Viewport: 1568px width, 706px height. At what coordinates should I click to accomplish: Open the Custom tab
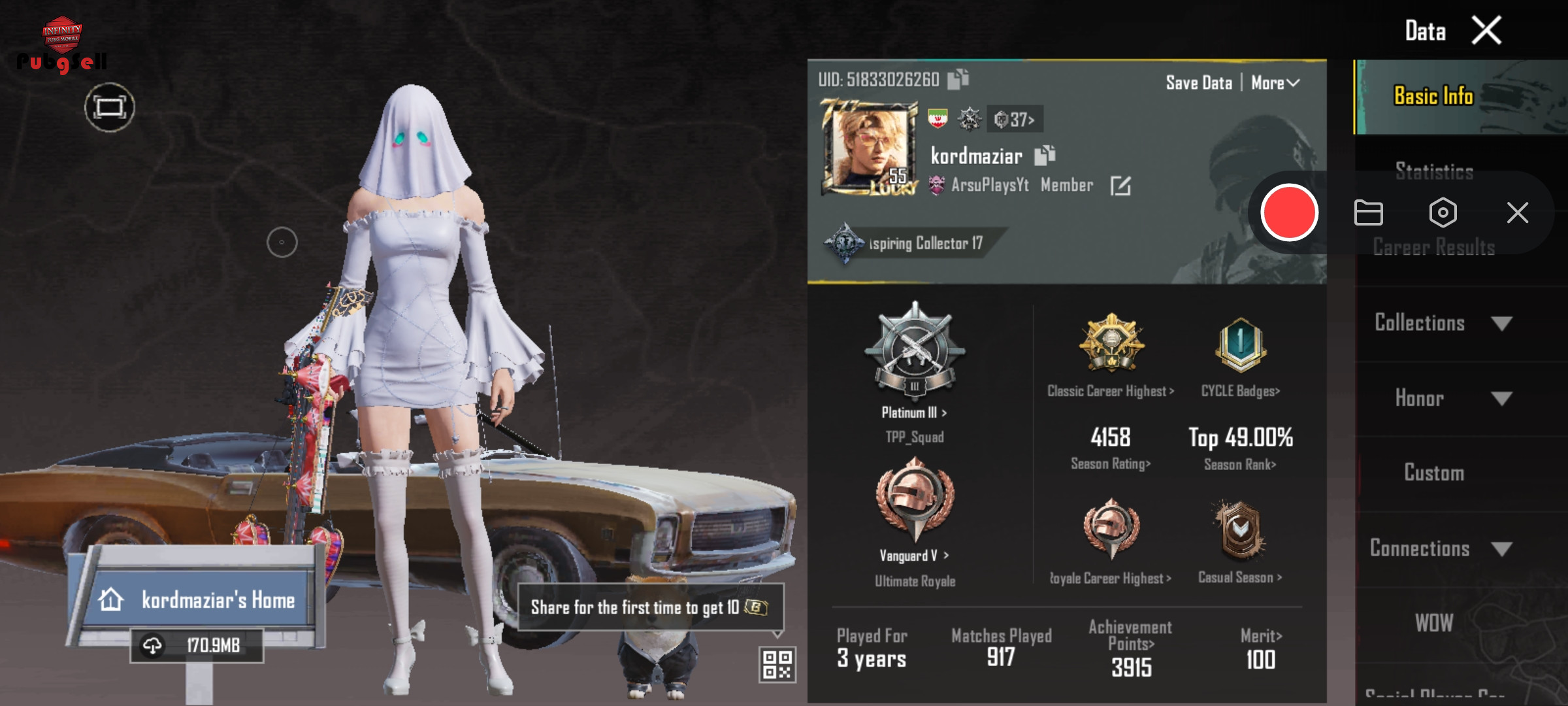1434,473
